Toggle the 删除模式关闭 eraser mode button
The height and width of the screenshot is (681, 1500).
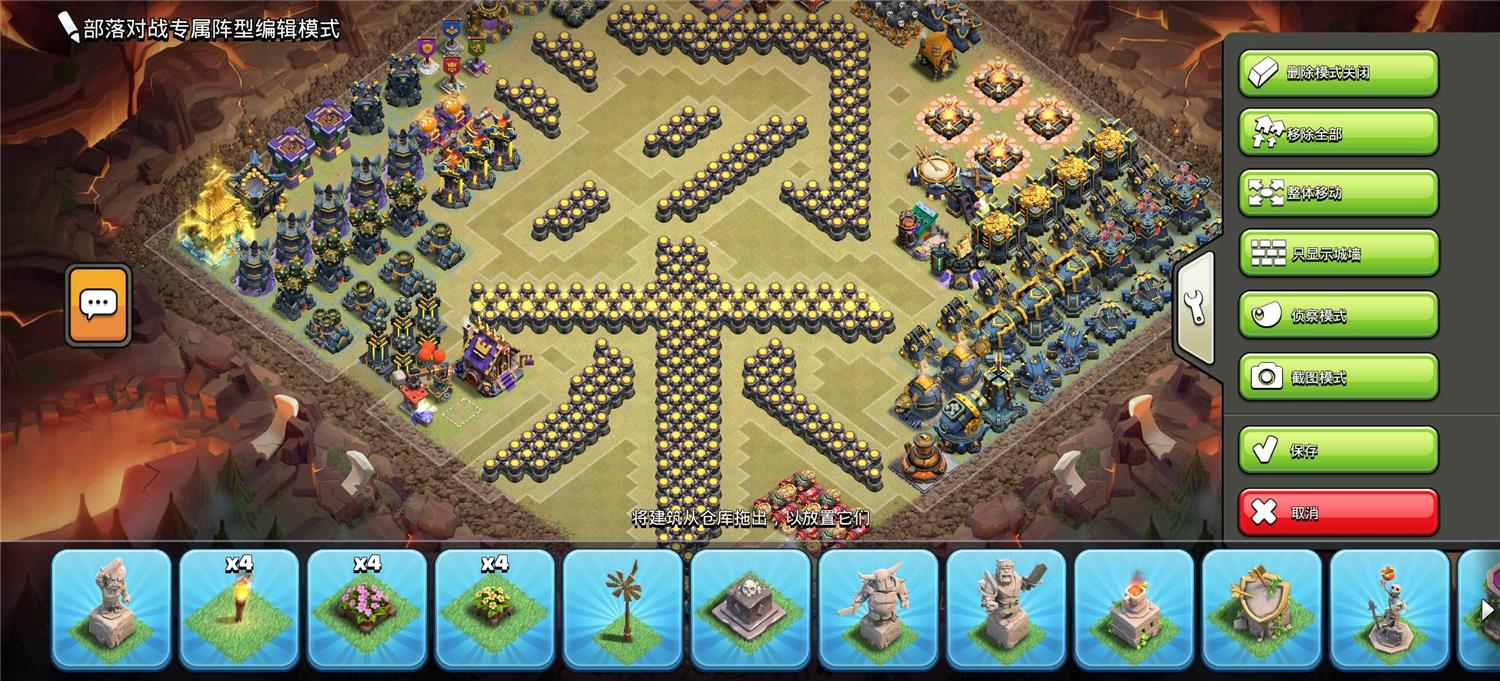pos(1338,73)
